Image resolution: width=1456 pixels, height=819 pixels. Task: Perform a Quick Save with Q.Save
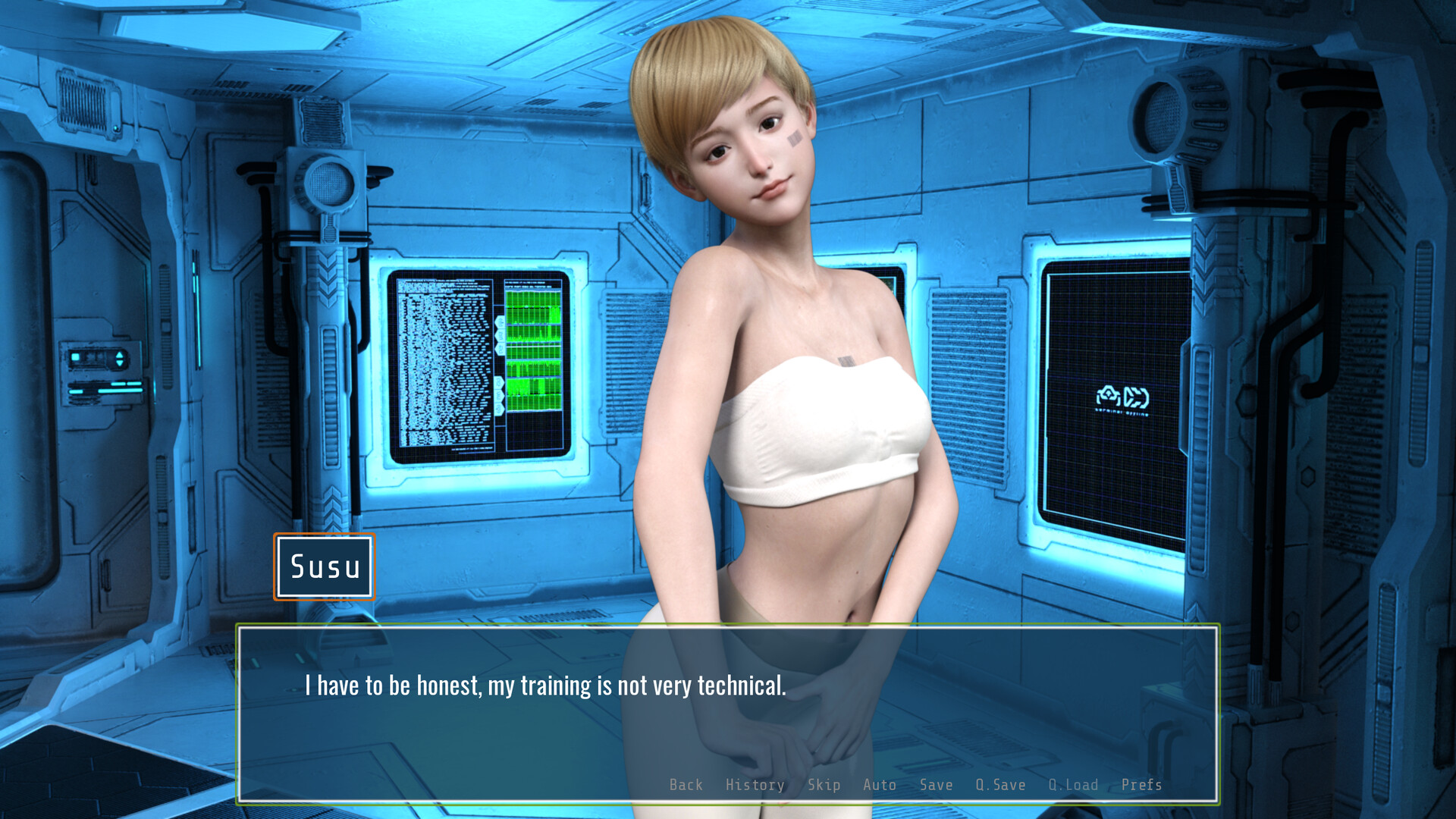click(x=1000, y=785)
